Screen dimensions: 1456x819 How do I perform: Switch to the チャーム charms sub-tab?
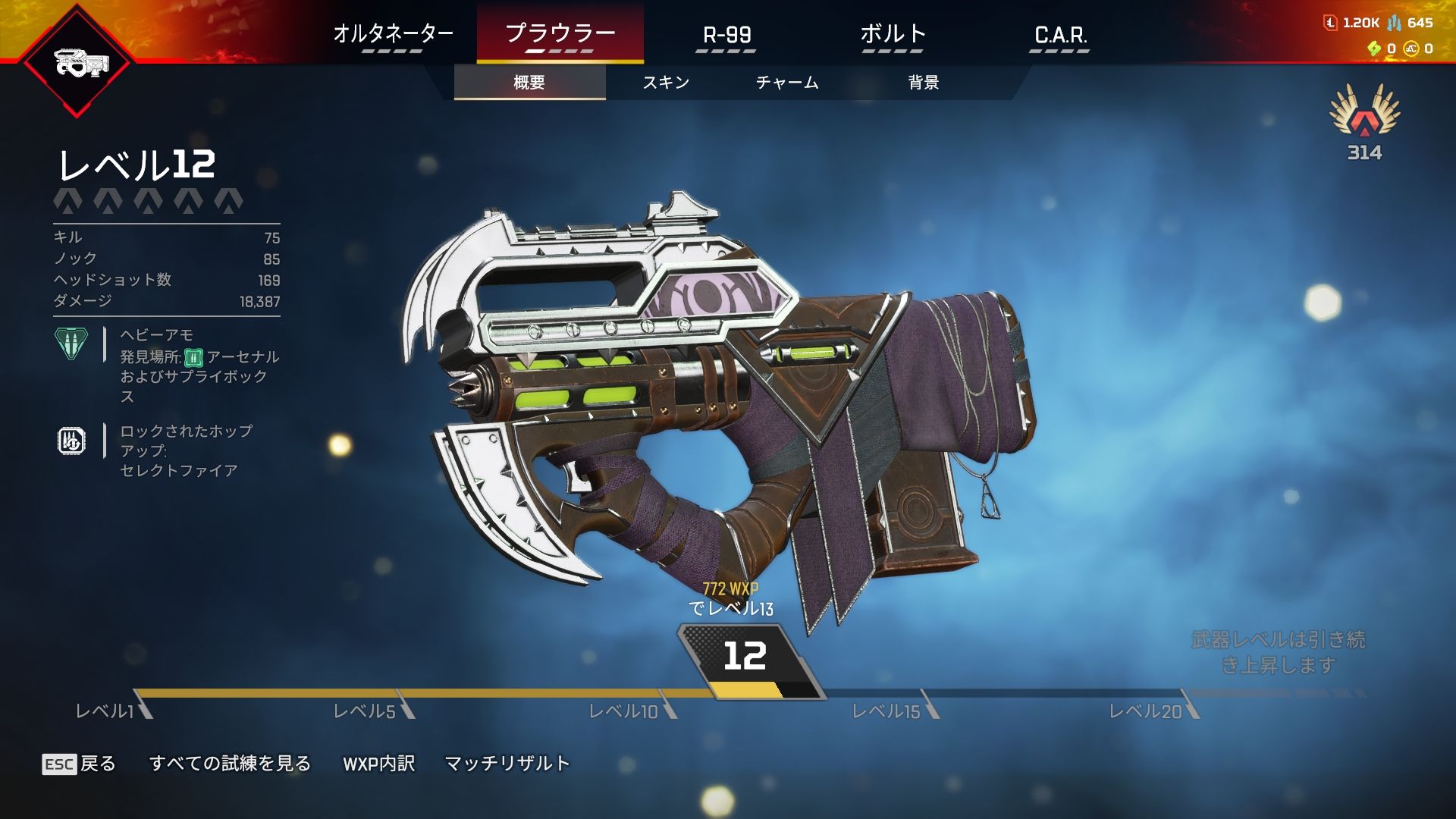click(x=787, y=83)
